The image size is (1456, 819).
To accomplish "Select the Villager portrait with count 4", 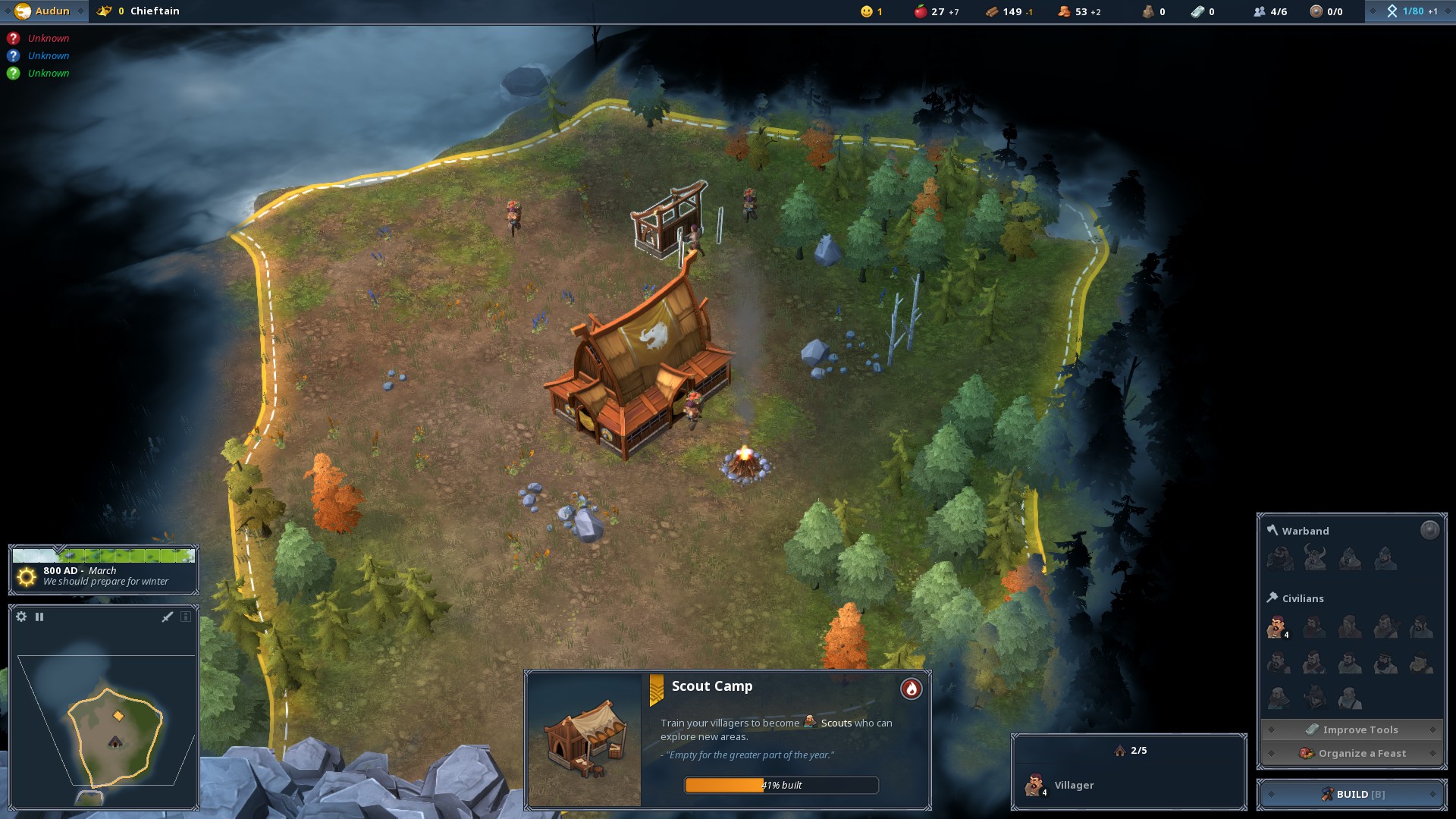I will coord(1036,784).
